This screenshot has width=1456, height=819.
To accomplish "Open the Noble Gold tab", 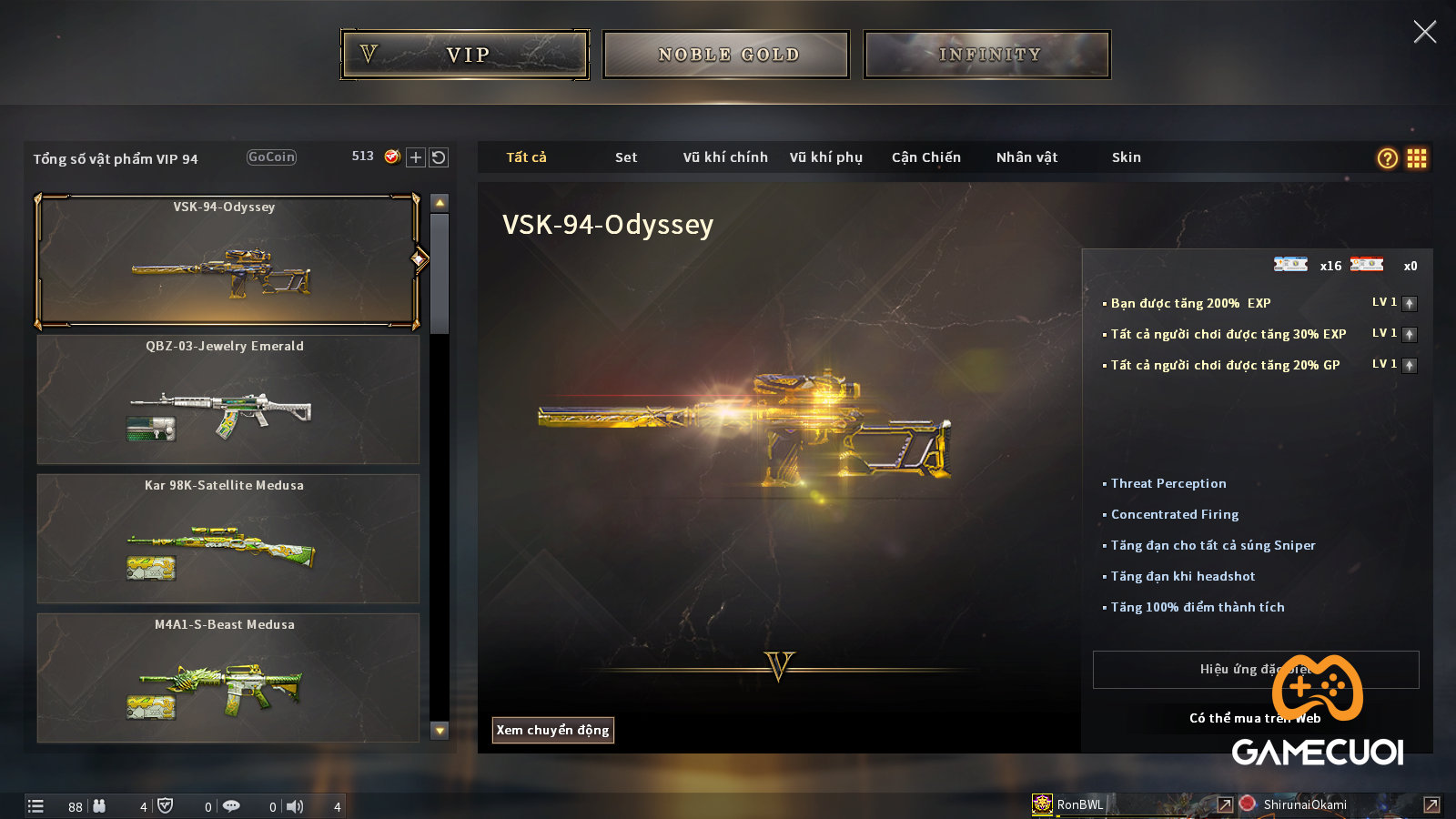I will tap(726, 55).
